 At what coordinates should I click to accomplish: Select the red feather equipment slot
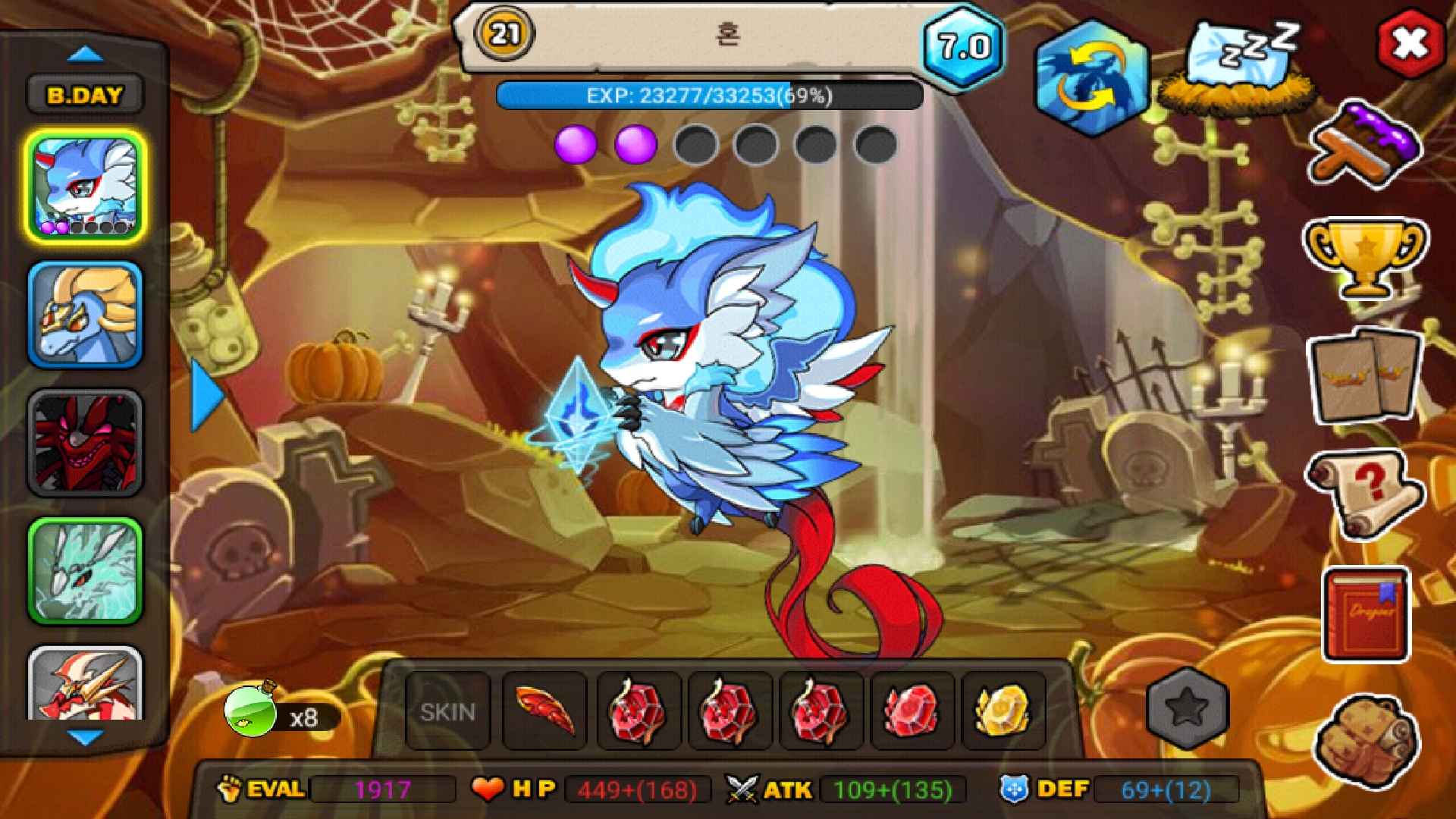click(x=544, y=712)
